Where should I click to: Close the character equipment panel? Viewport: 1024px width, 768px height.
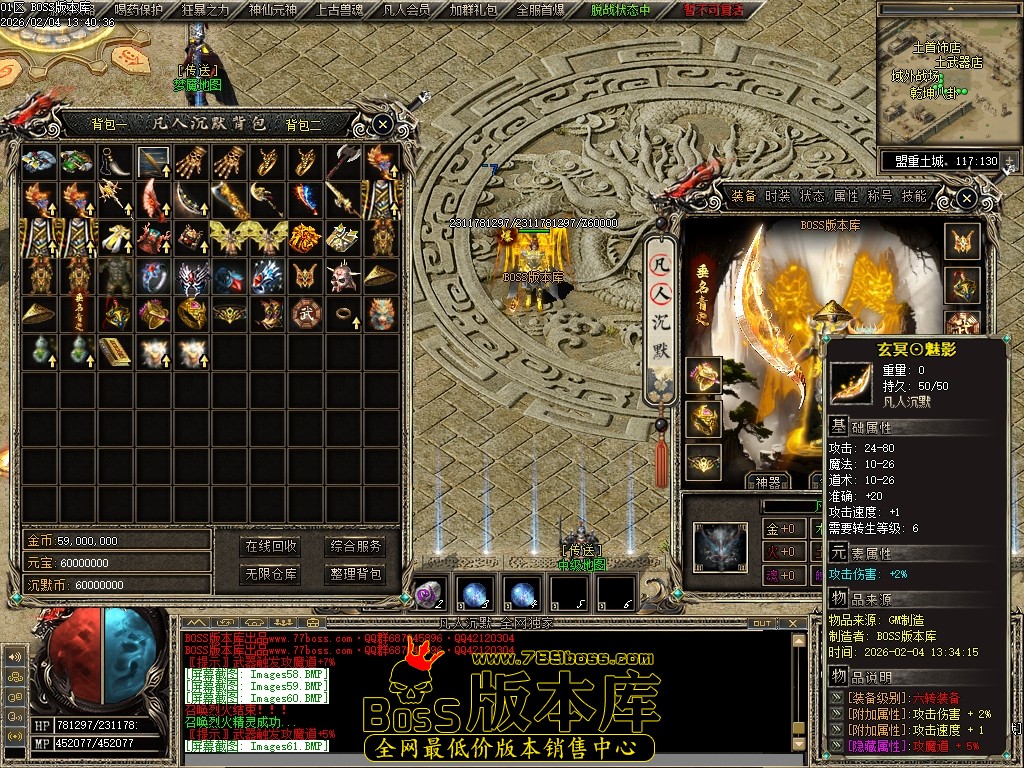pyautogui.click(x=966, y=199)
